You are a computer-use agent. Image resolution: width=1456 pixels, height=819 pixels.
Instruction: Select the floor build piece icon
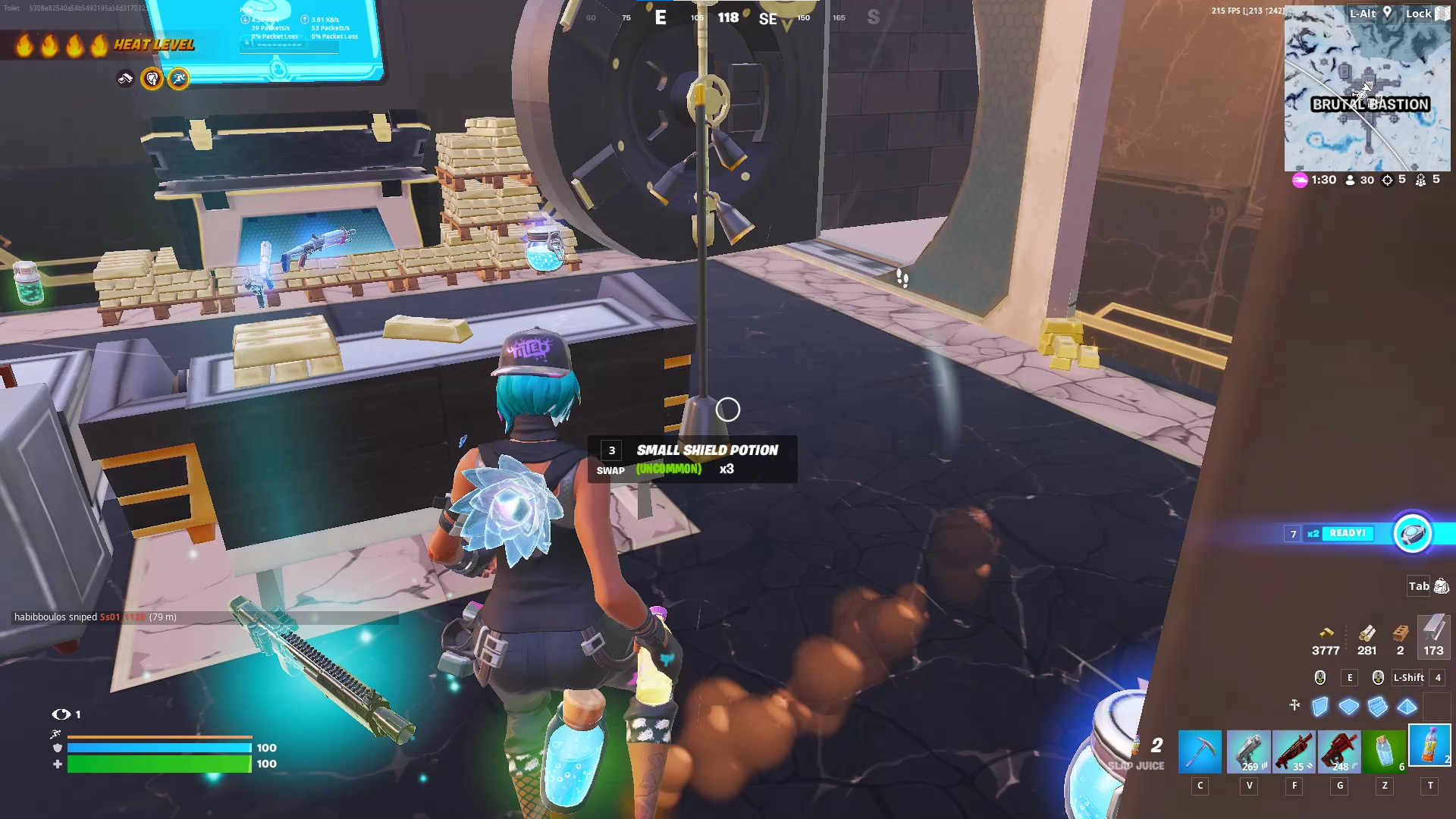[1349, 707]
